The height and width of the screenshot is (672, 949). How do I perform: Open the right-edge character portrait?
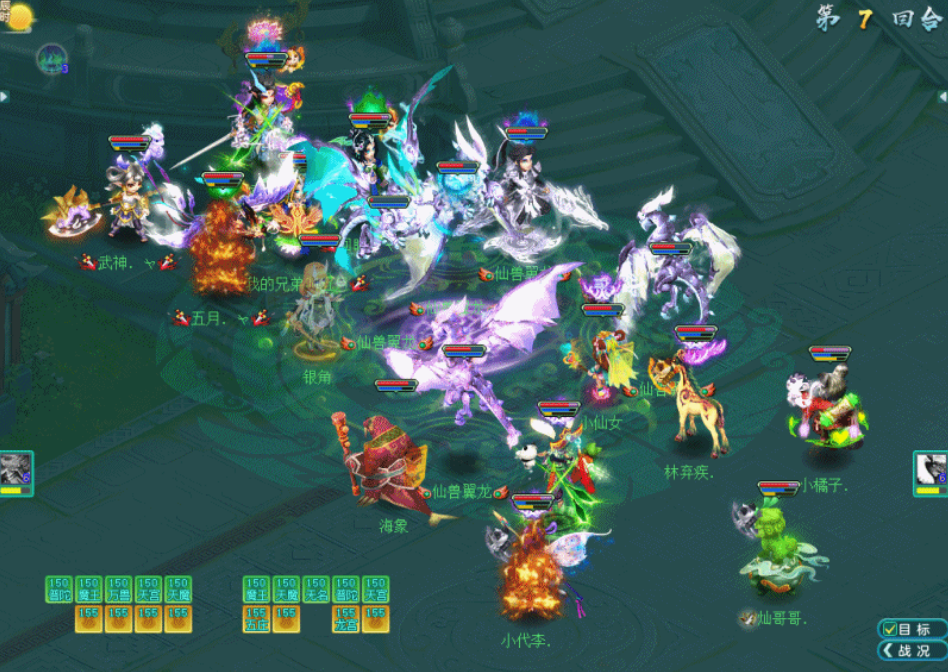tap(931, 470)
